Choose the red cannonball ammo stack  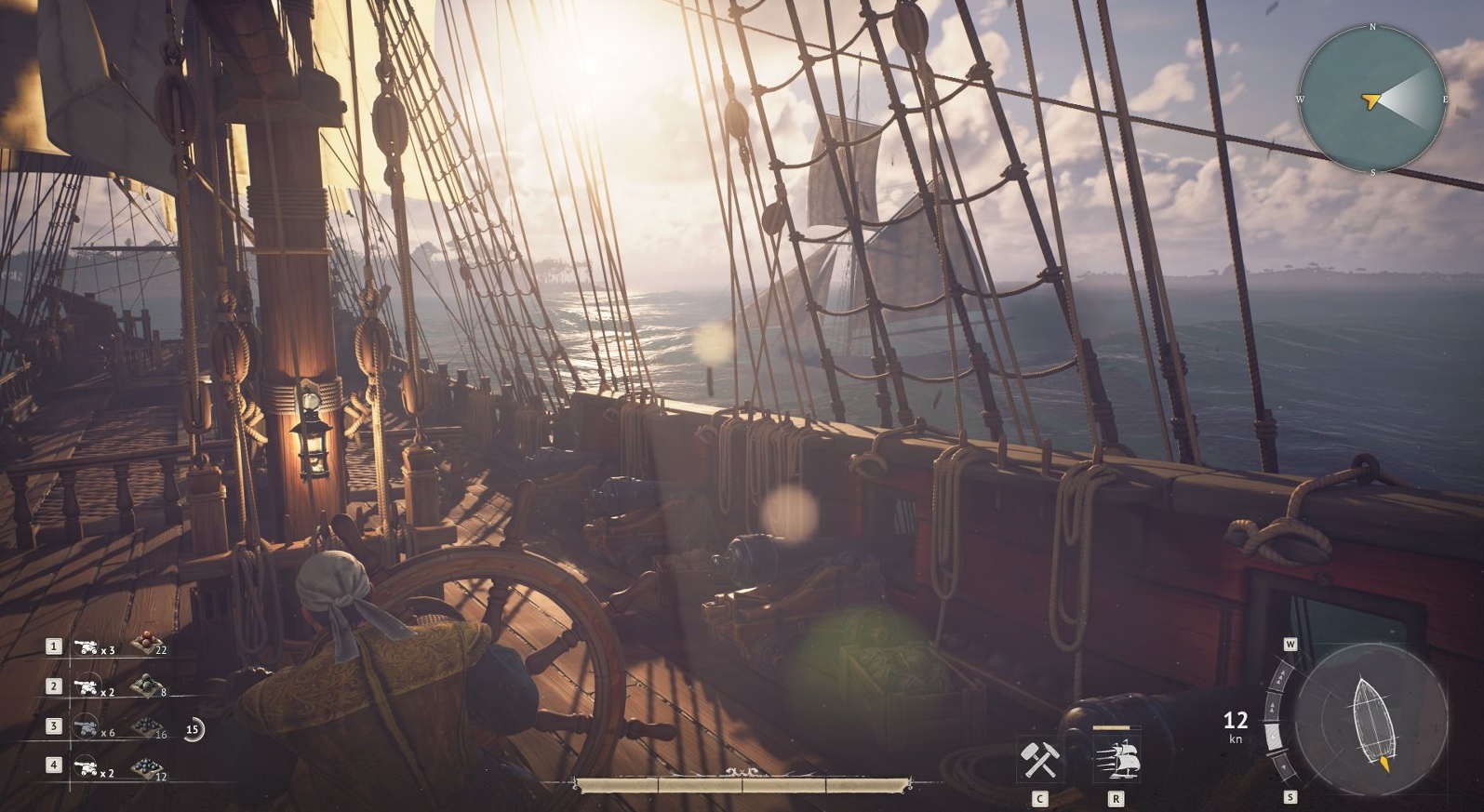click(x=144, y=643)
